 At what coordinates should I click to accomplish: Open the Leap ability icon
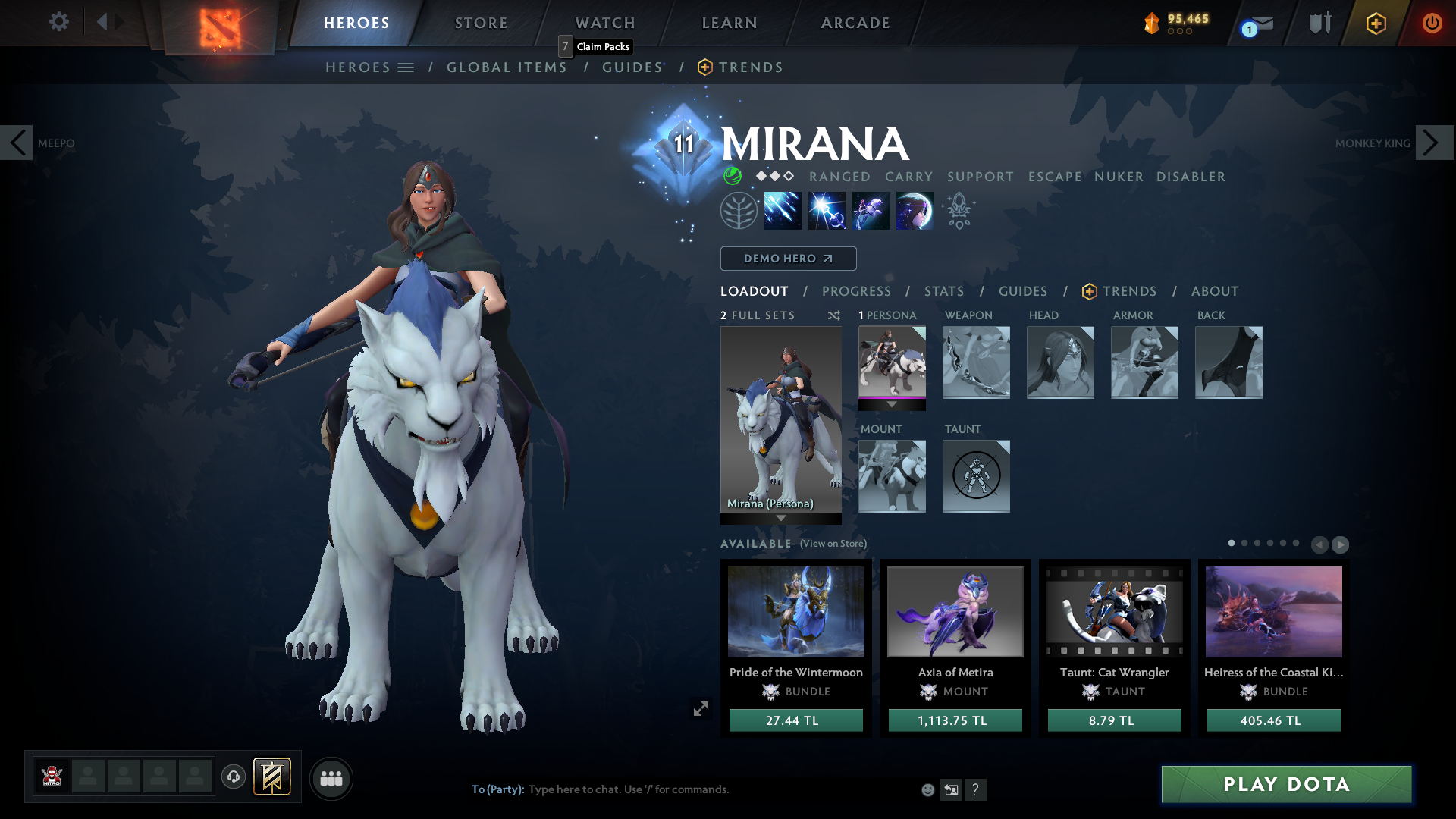click(871, 211)
